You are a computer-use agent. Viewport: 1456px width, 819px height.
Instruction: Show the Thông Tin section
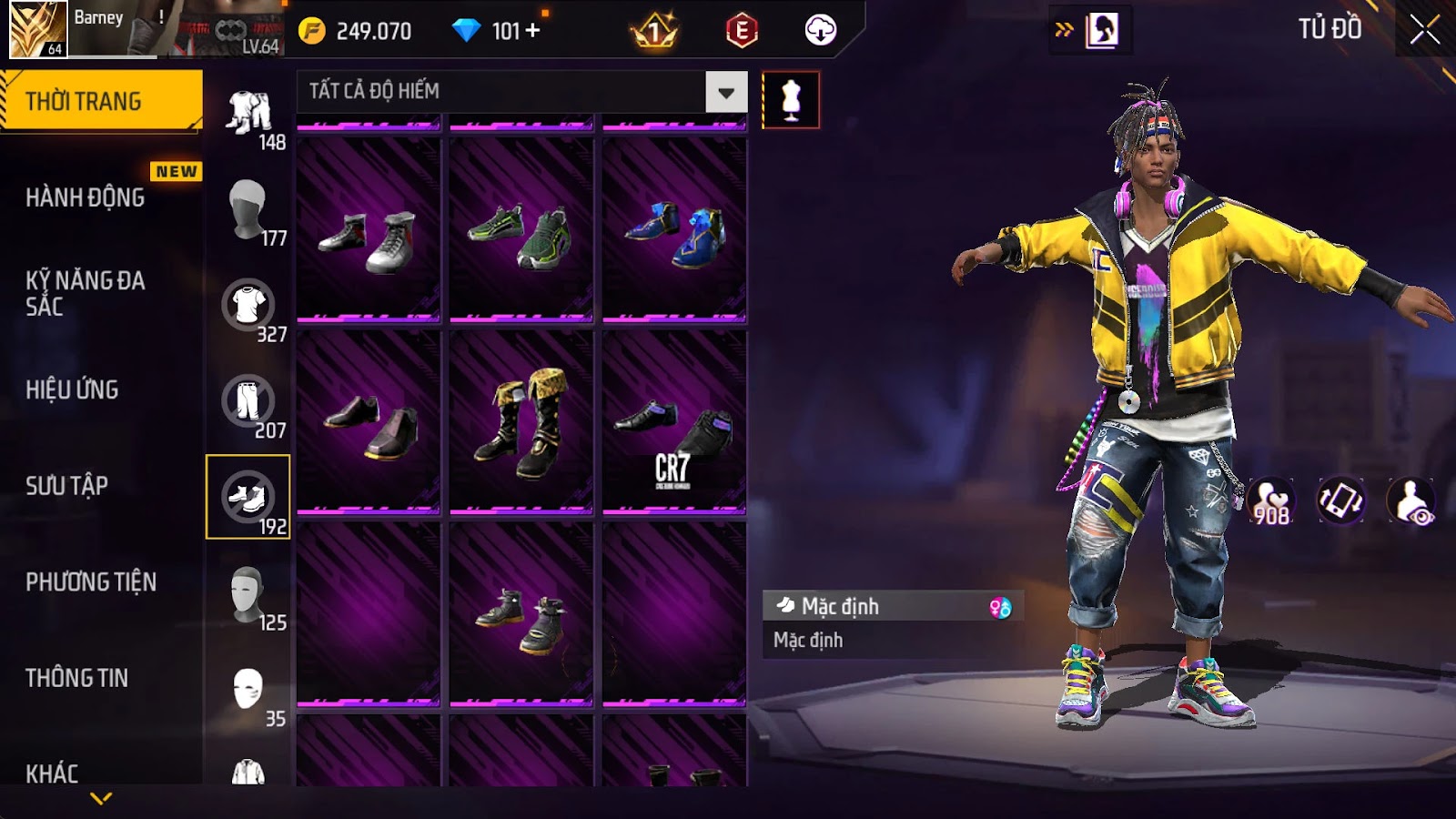(76, 678)
